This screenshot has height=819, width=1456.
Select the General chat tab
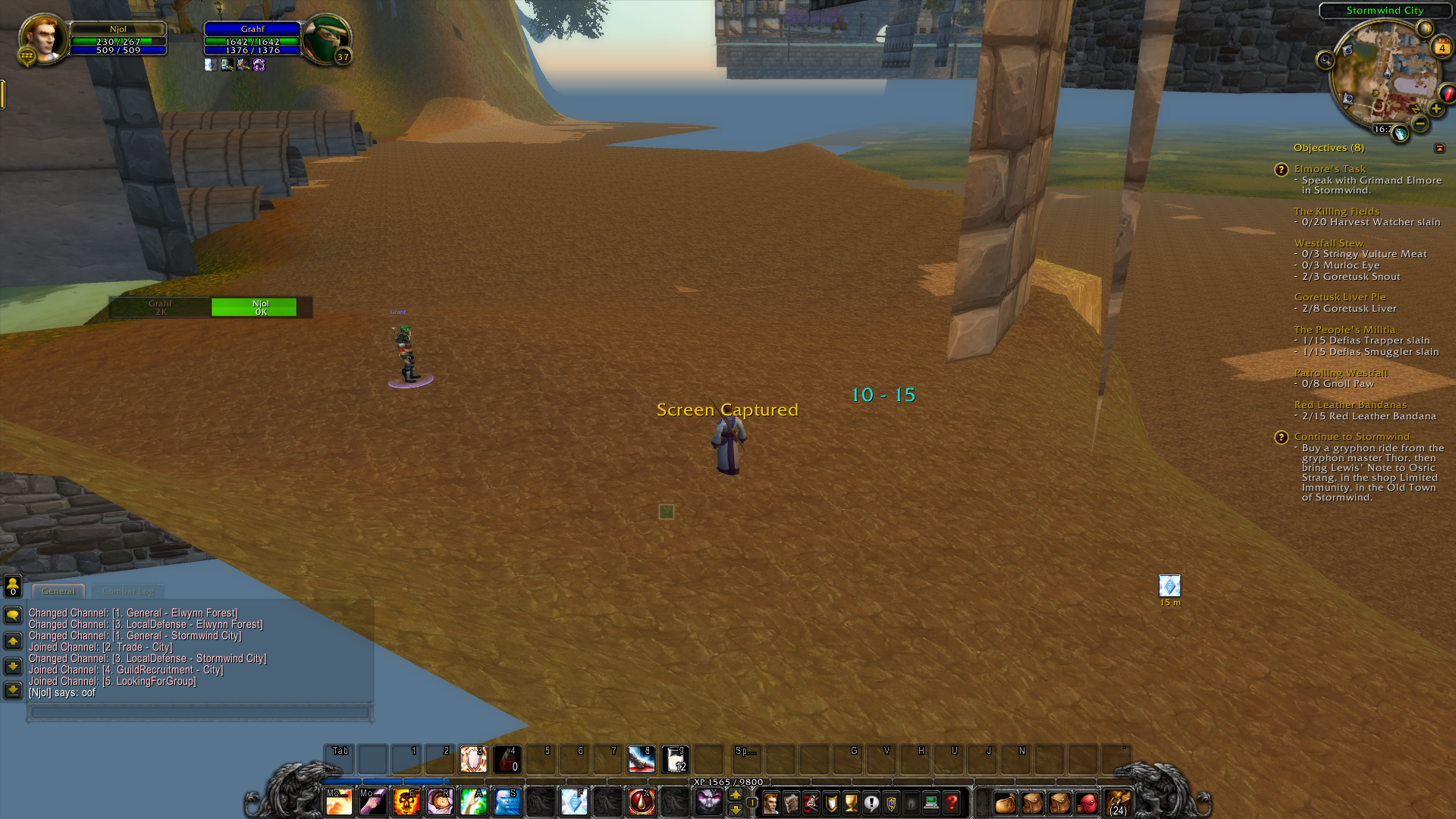(58, 591)
